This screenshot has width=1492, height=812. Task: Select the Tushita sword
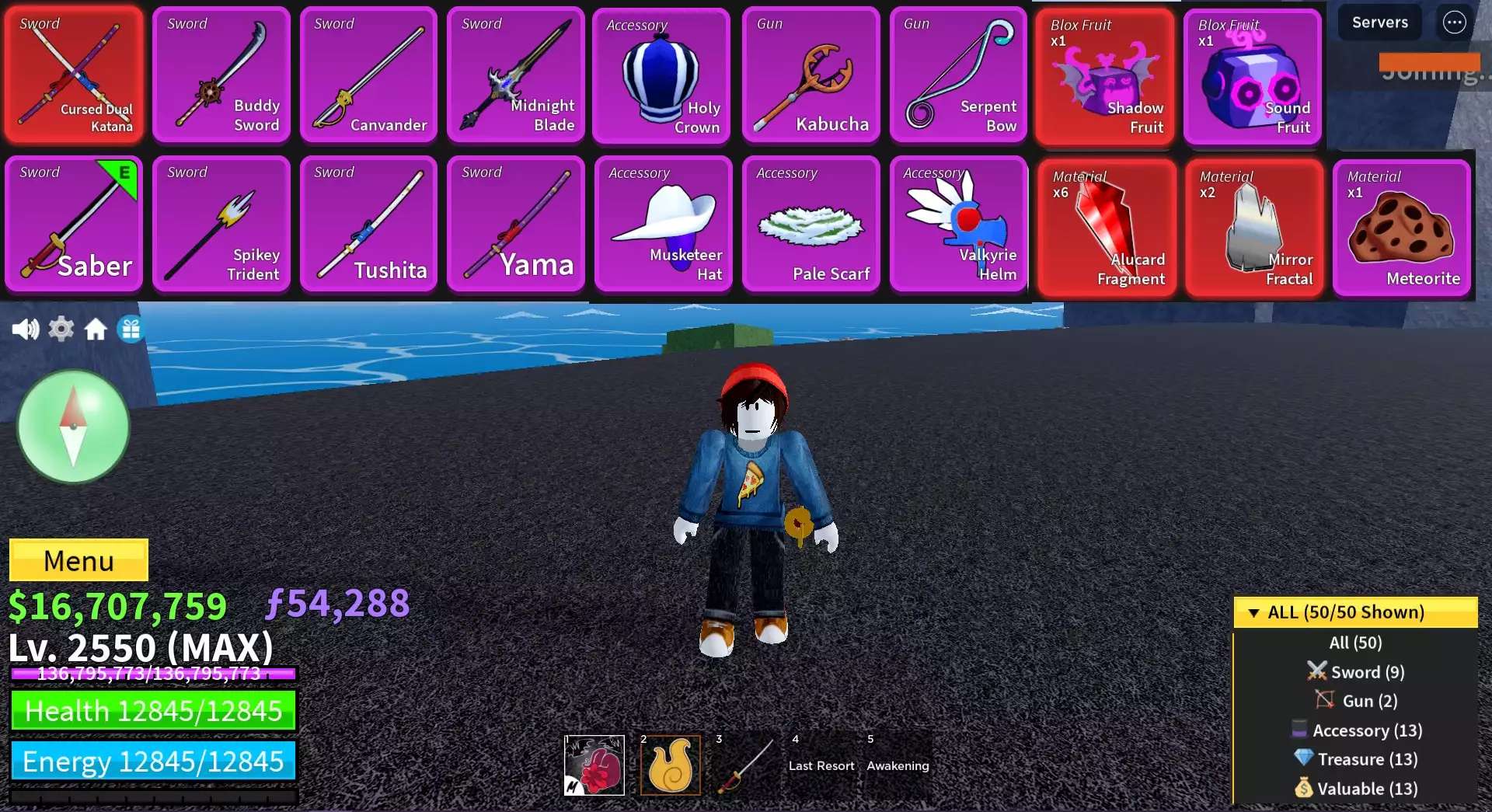pos(368,224)
